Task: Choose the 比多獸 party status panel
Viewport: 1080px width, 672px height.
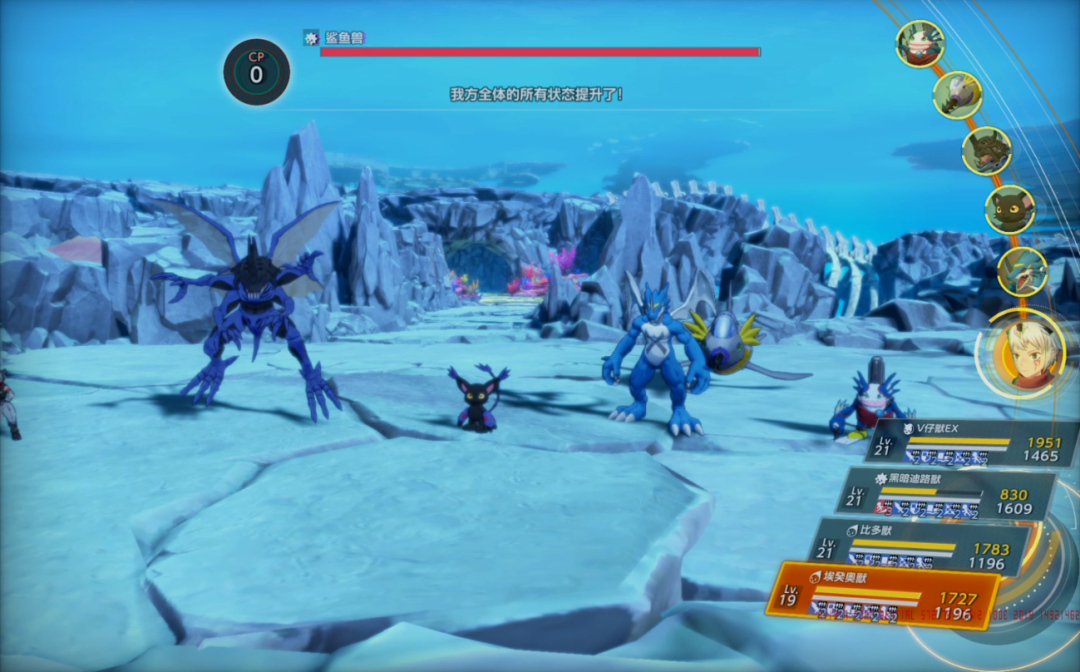Action: coord(920,546)
